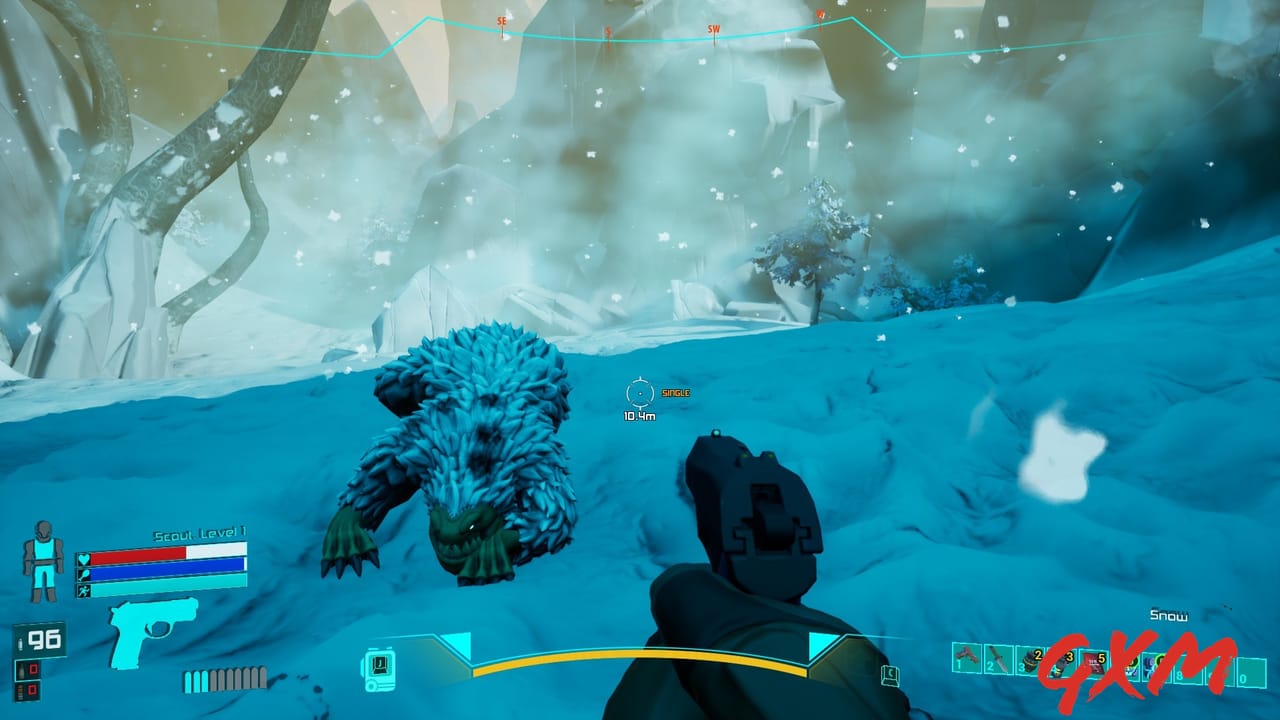Select the canteen item in hotbar slot 3
1280x720 pixels.
click(x=1030, y=662)
